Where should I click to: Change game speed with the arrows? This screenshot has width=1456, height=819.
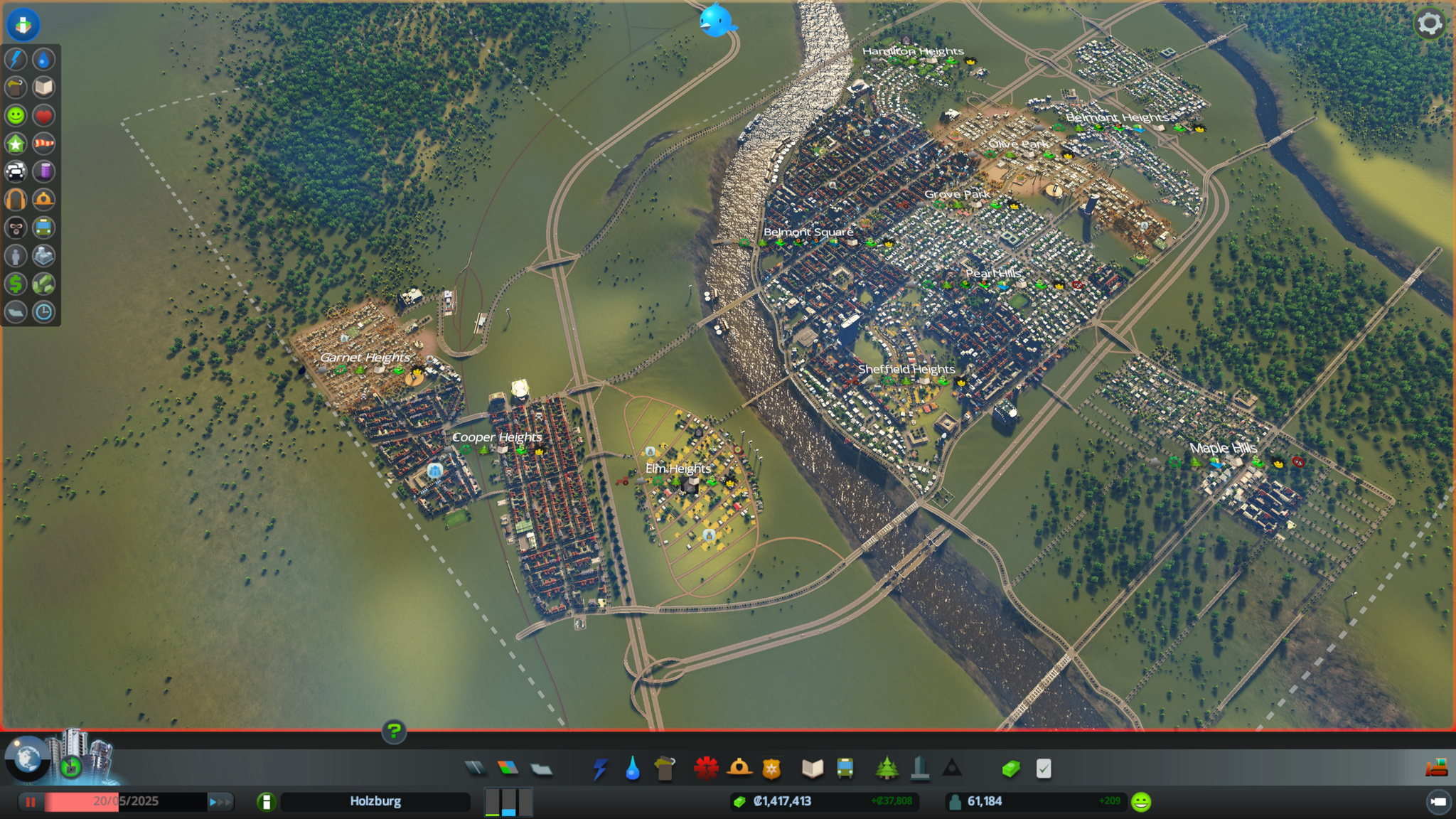[220, 802]
